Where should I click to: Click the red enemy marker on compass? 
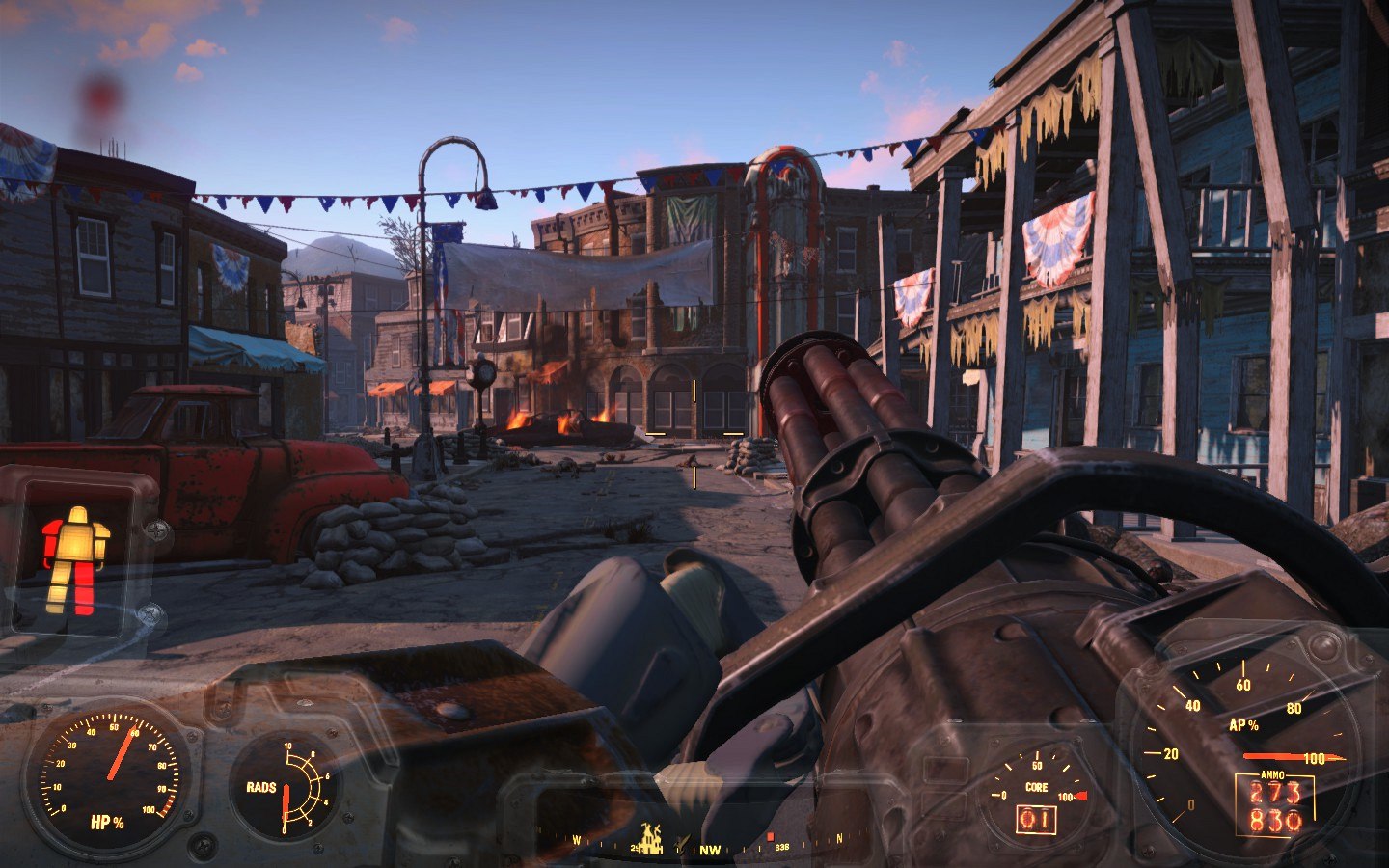[x=770, y=836]
